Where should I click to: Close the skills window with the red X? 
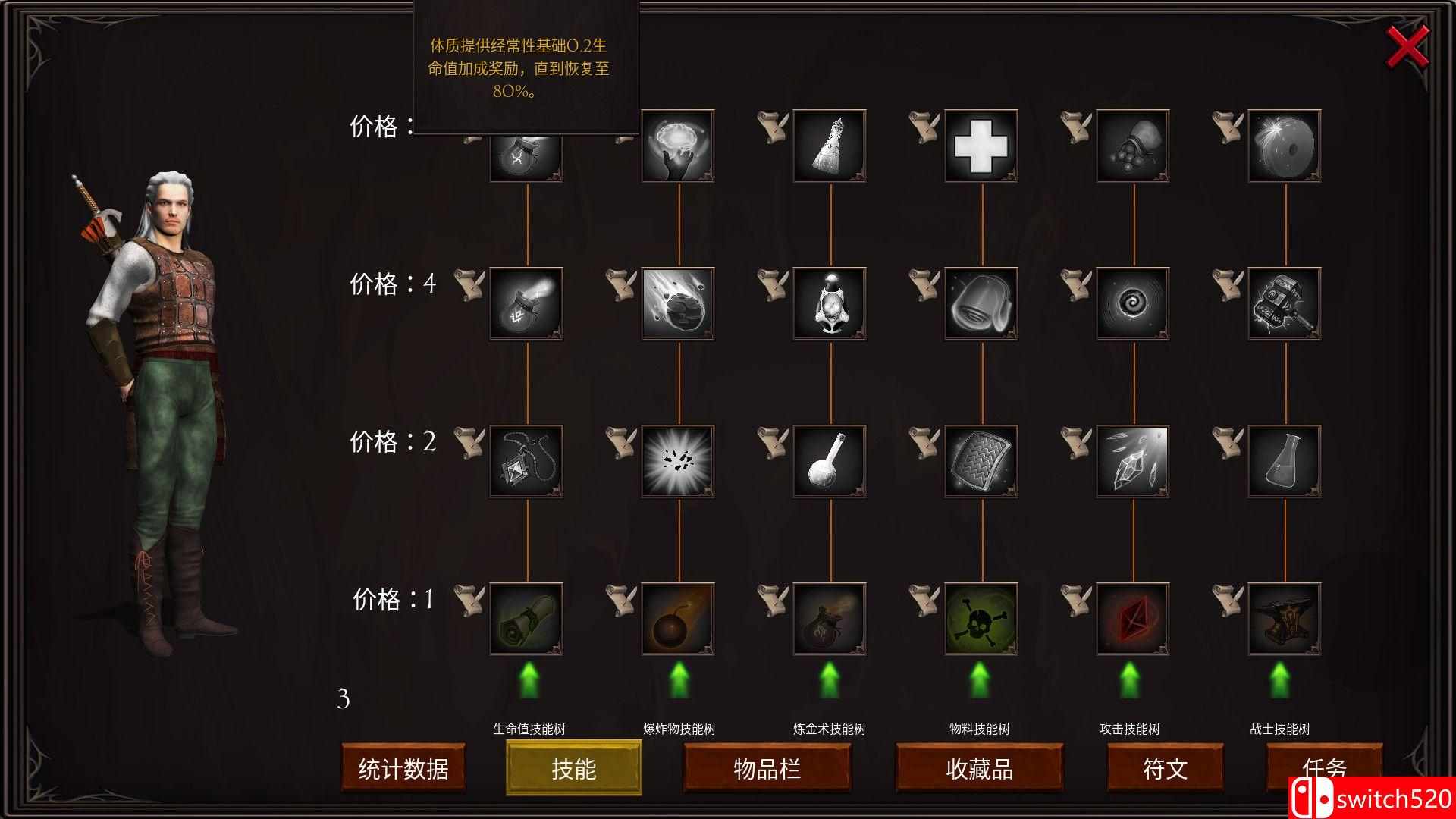tap(1407, 47)
